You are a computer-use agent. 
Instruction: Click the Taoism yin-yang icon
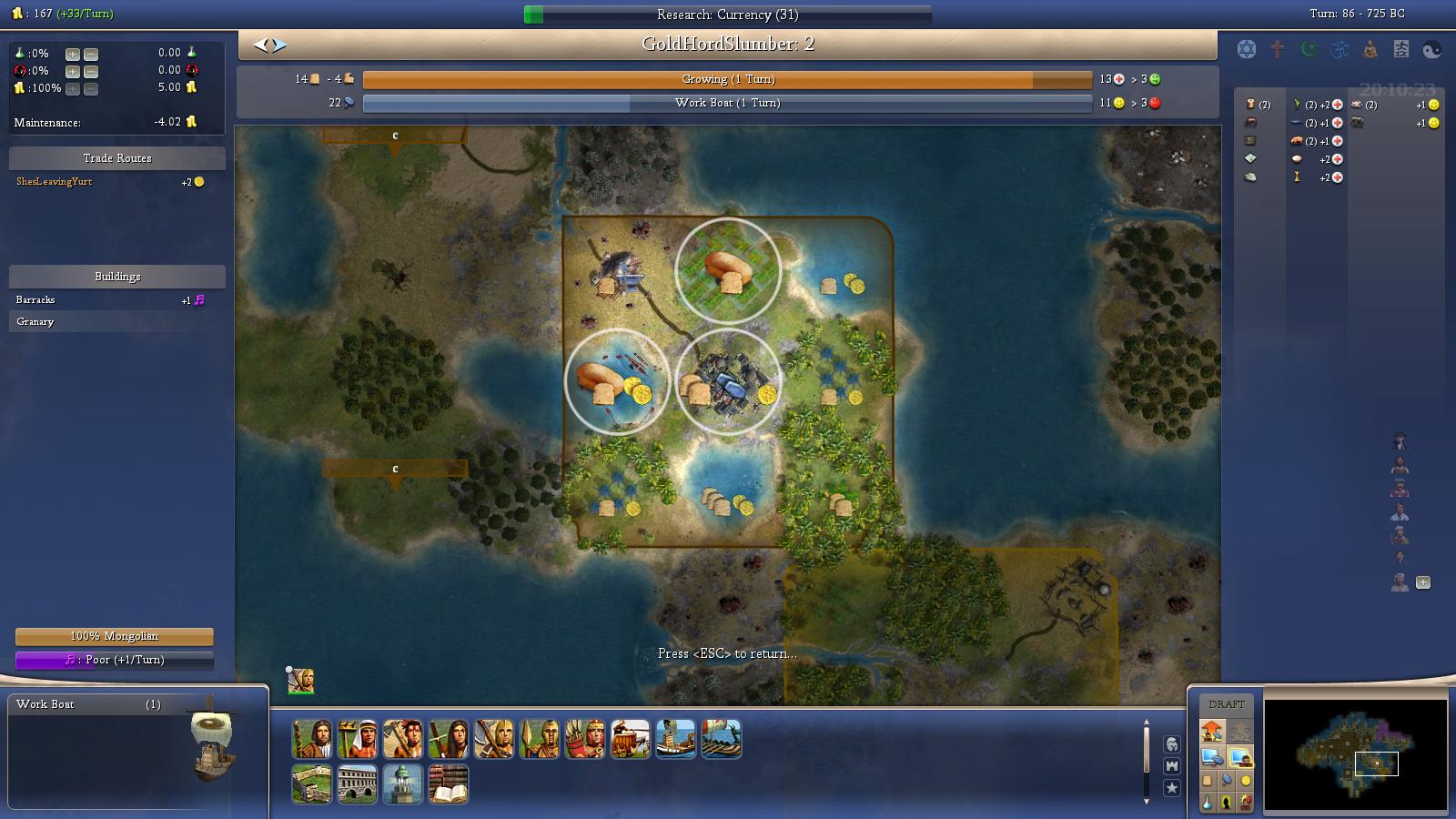point(1431,50)
